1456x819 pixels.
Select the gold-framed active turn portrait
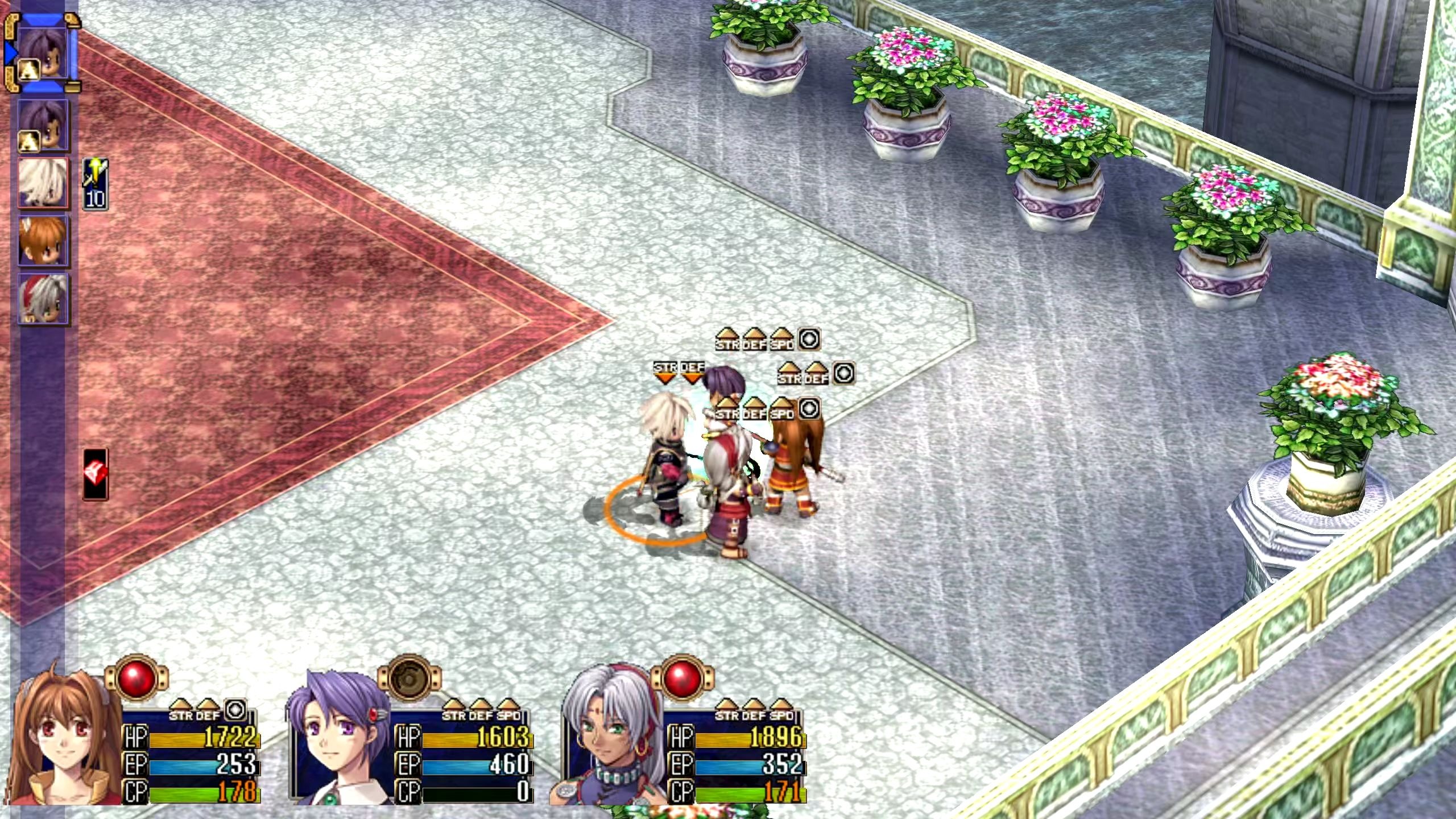click(43, 52)
